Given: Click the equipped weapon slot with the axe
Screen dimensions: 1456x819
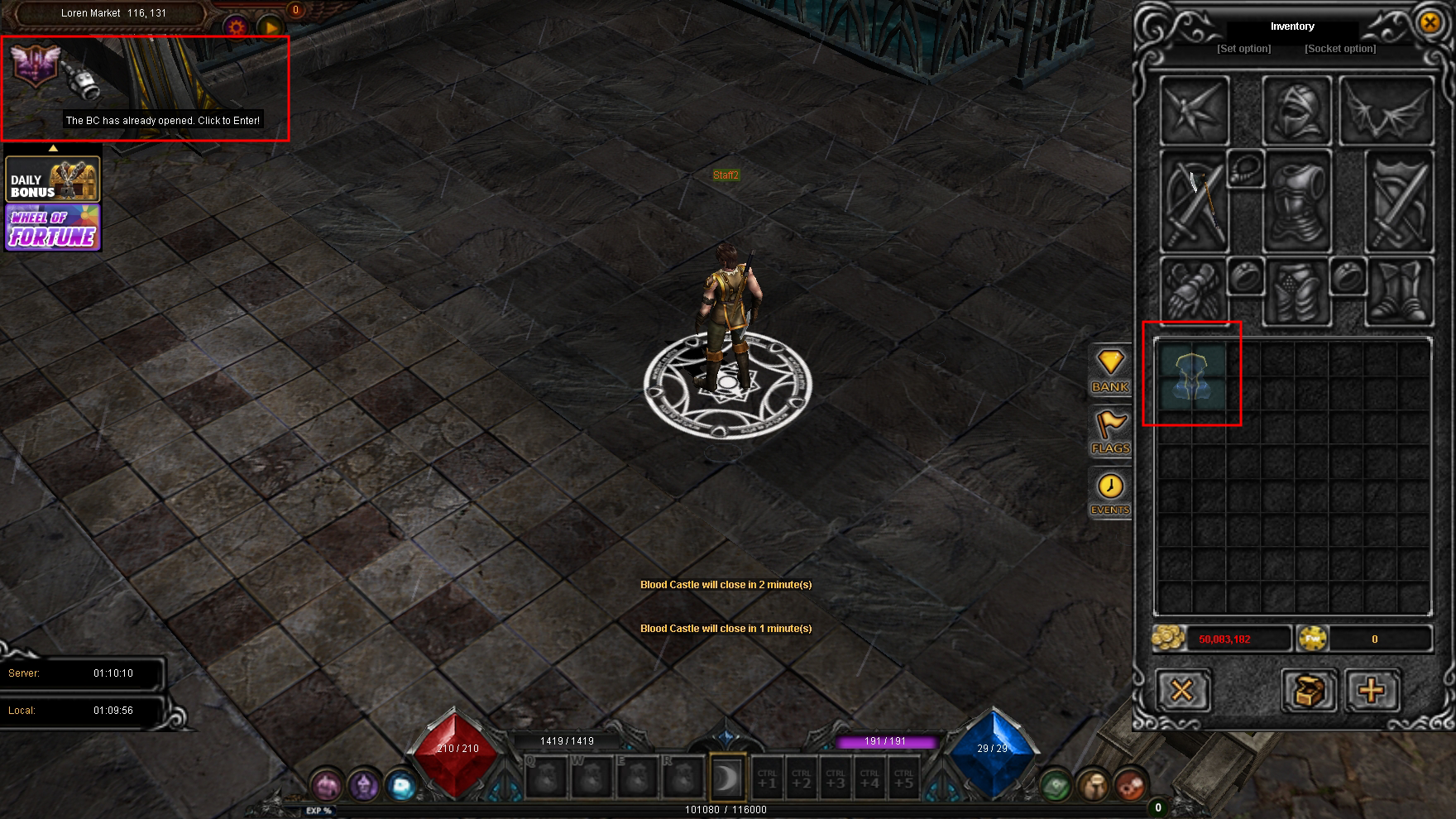Looking at the screenshot, I should click(x=1195, y=202).
